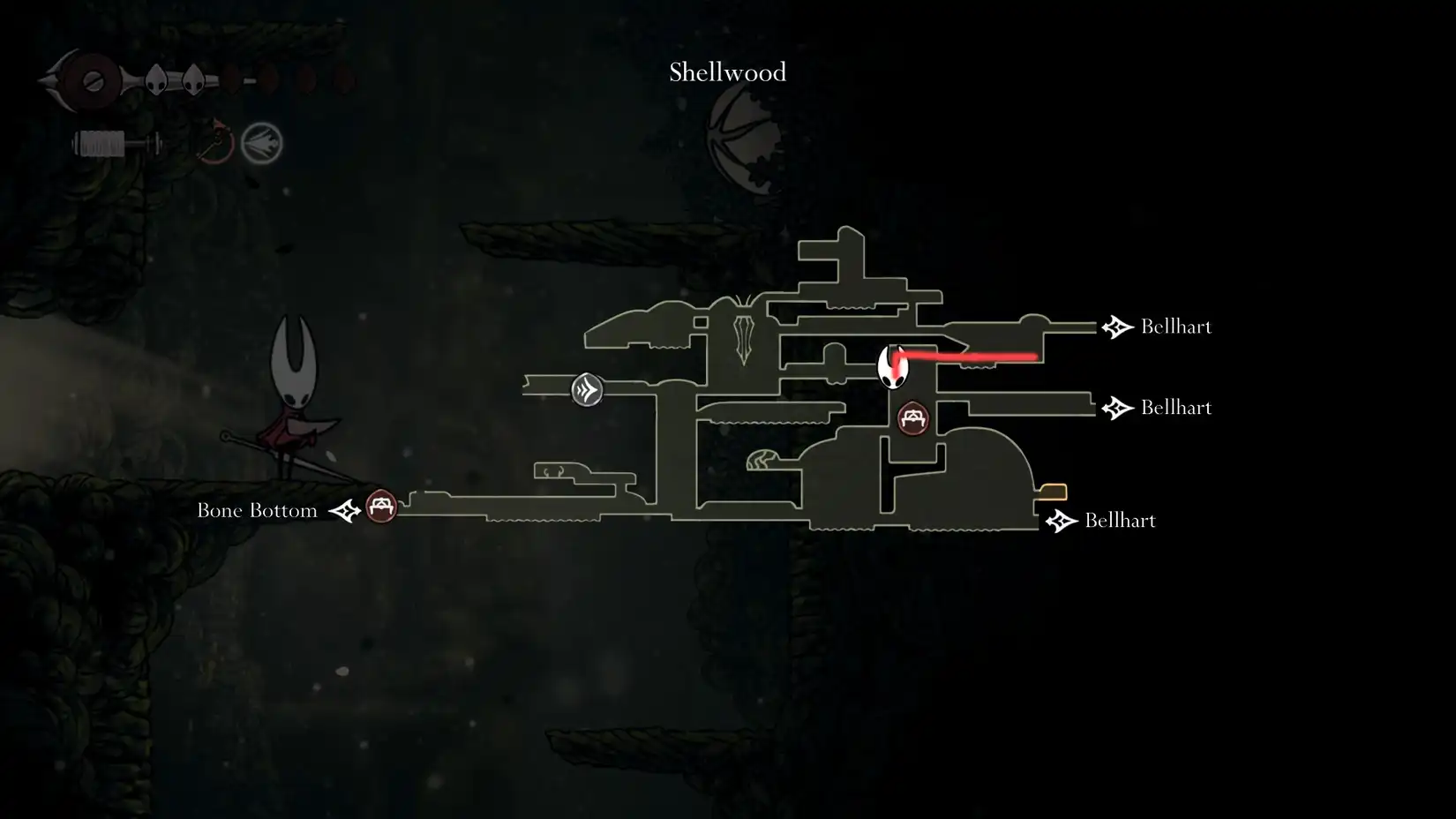
Task: Click the bottom Bellhart label
Action: click(x=1120, y=521)
